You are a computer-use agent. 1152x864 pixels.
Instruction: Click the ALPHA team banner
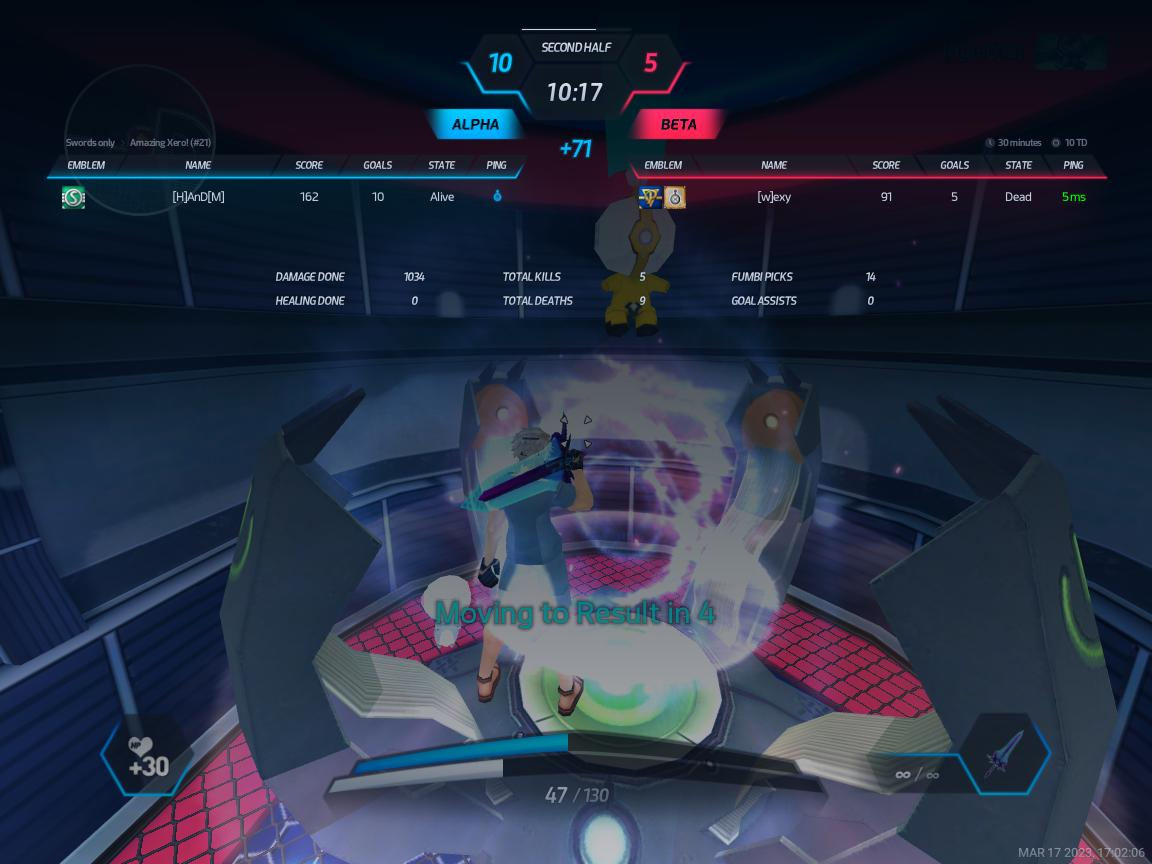point(476,125)
